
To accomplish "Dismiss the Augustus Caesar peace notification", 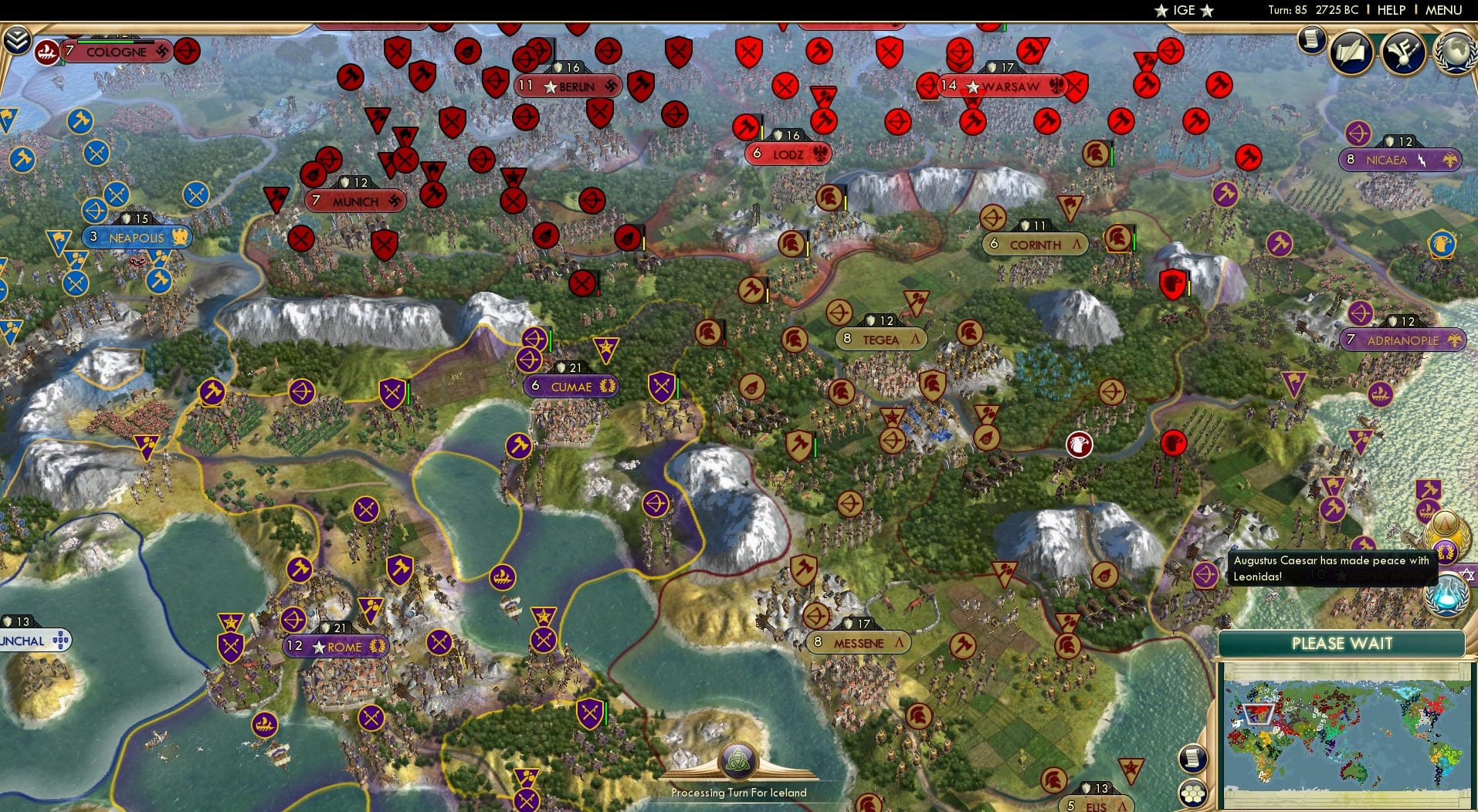I will point(1332,569).
